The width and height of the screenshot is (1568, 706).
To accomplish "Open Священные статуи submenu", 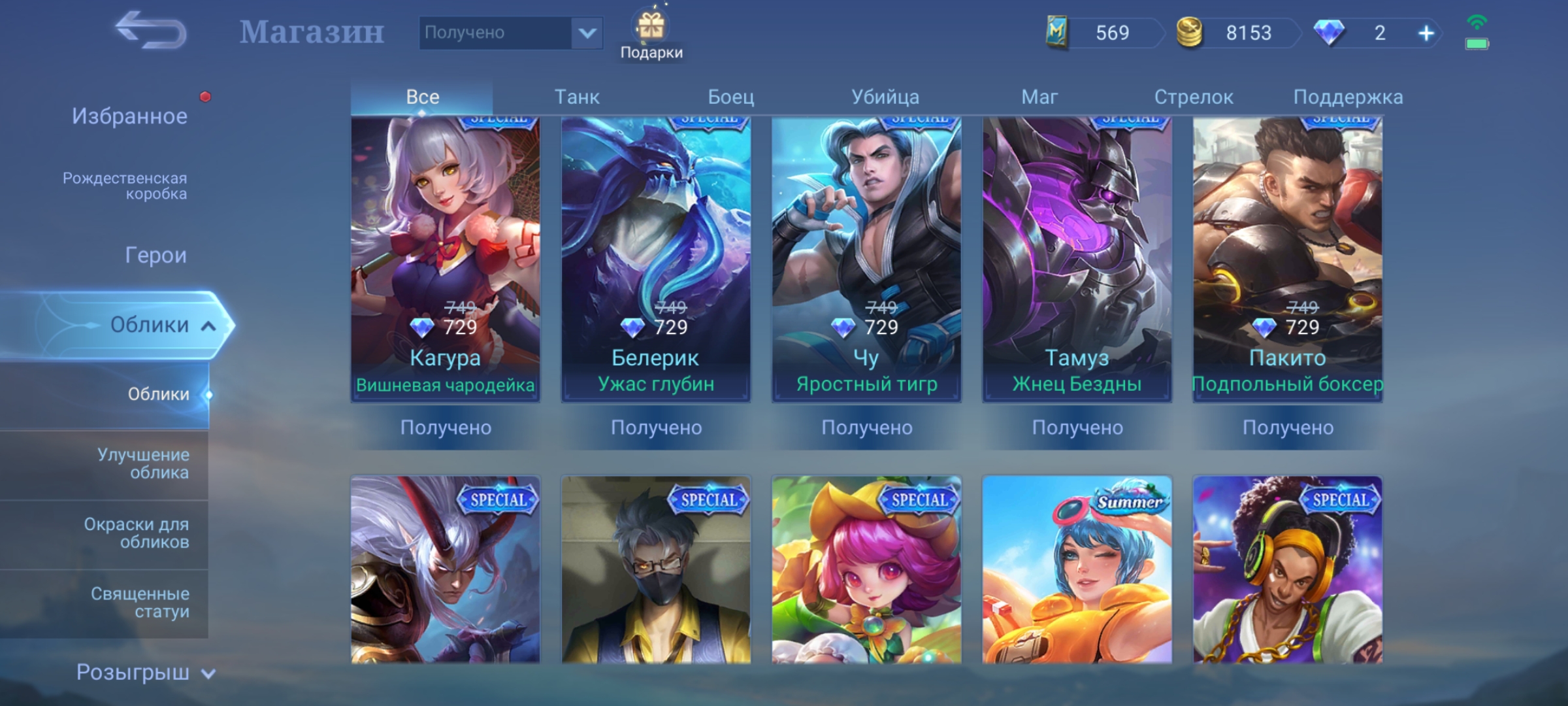I will (x=140, y=602).
